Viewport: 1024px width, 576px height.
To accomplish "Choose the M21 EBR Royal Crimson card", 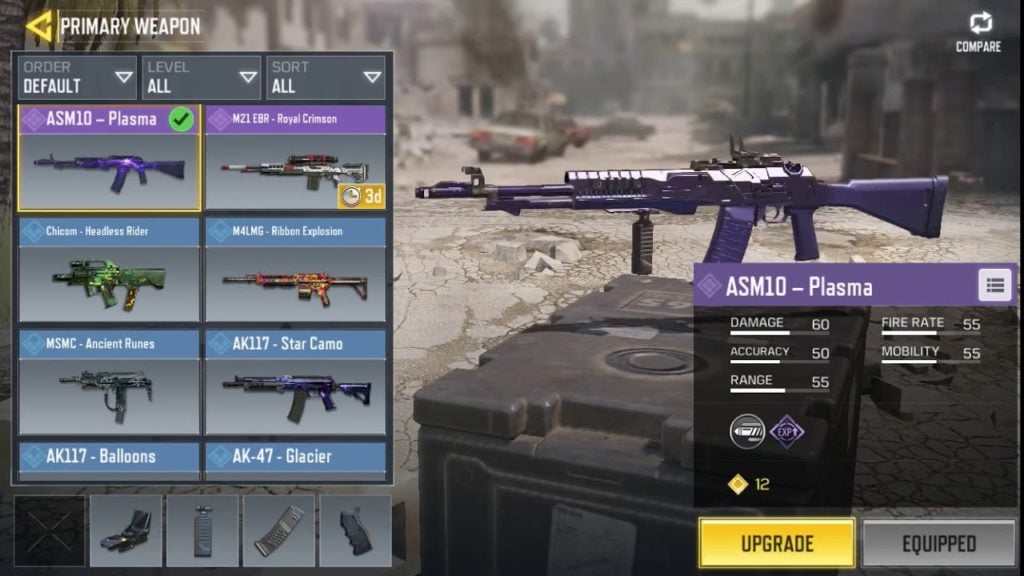I will click(296, 158).
